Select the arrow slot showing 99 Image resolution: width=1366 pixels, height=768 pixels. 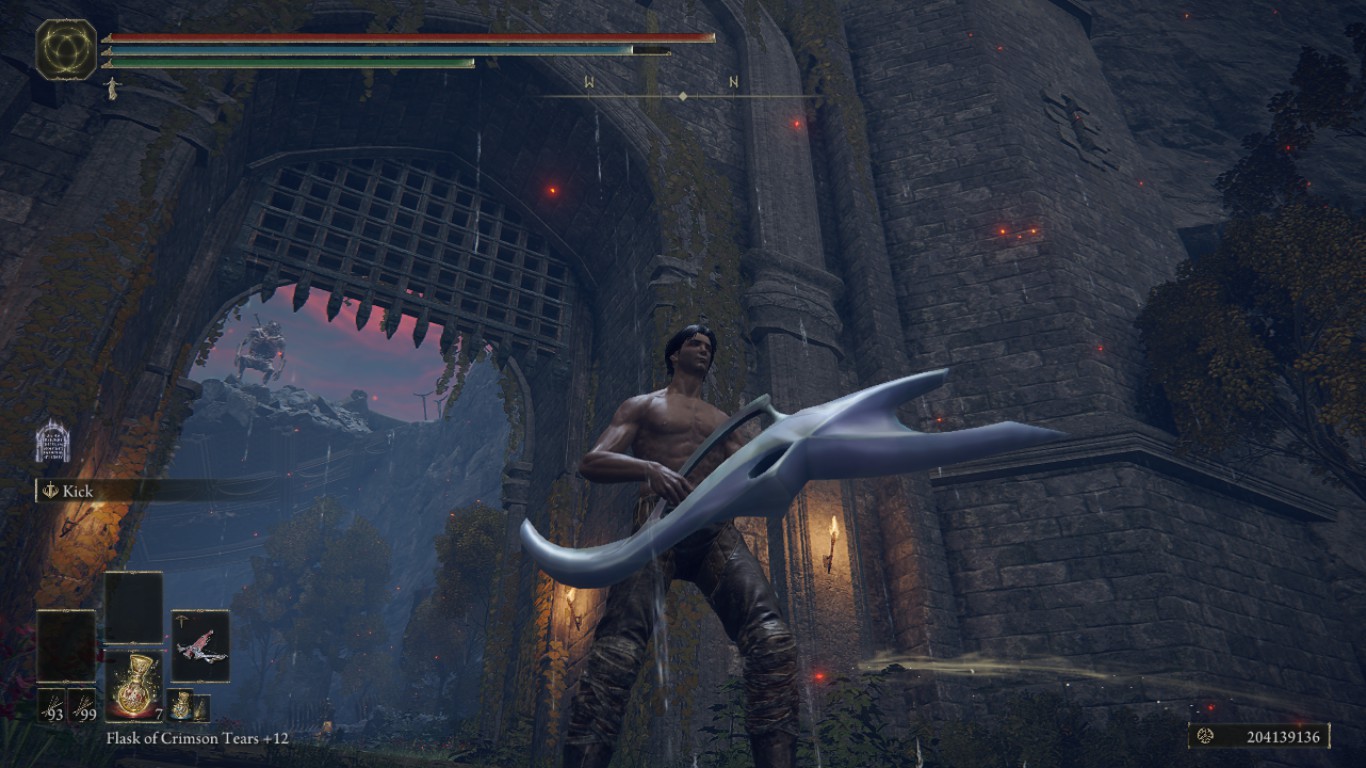tap(82, 705)
